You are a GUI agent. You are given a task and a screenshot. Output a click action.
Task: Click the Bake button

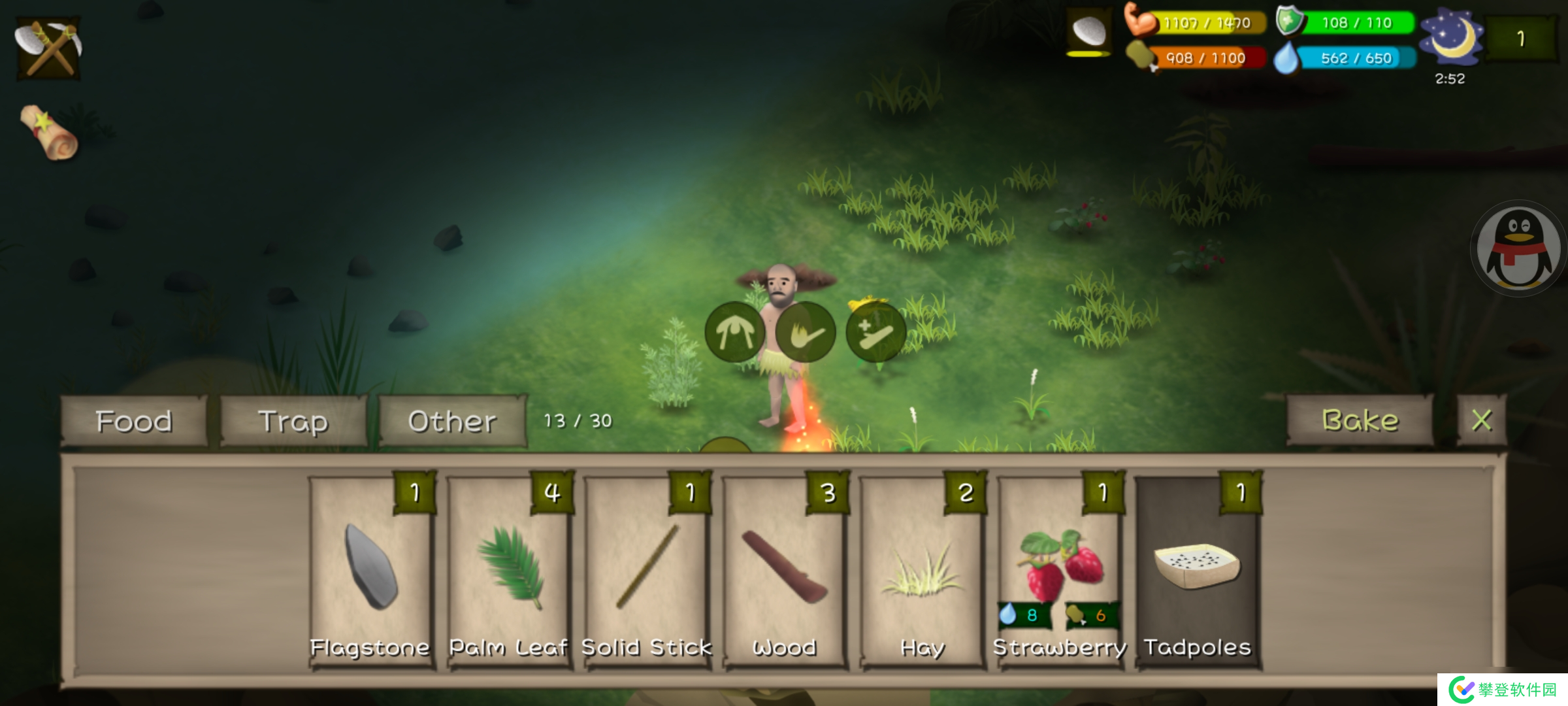1360,421
